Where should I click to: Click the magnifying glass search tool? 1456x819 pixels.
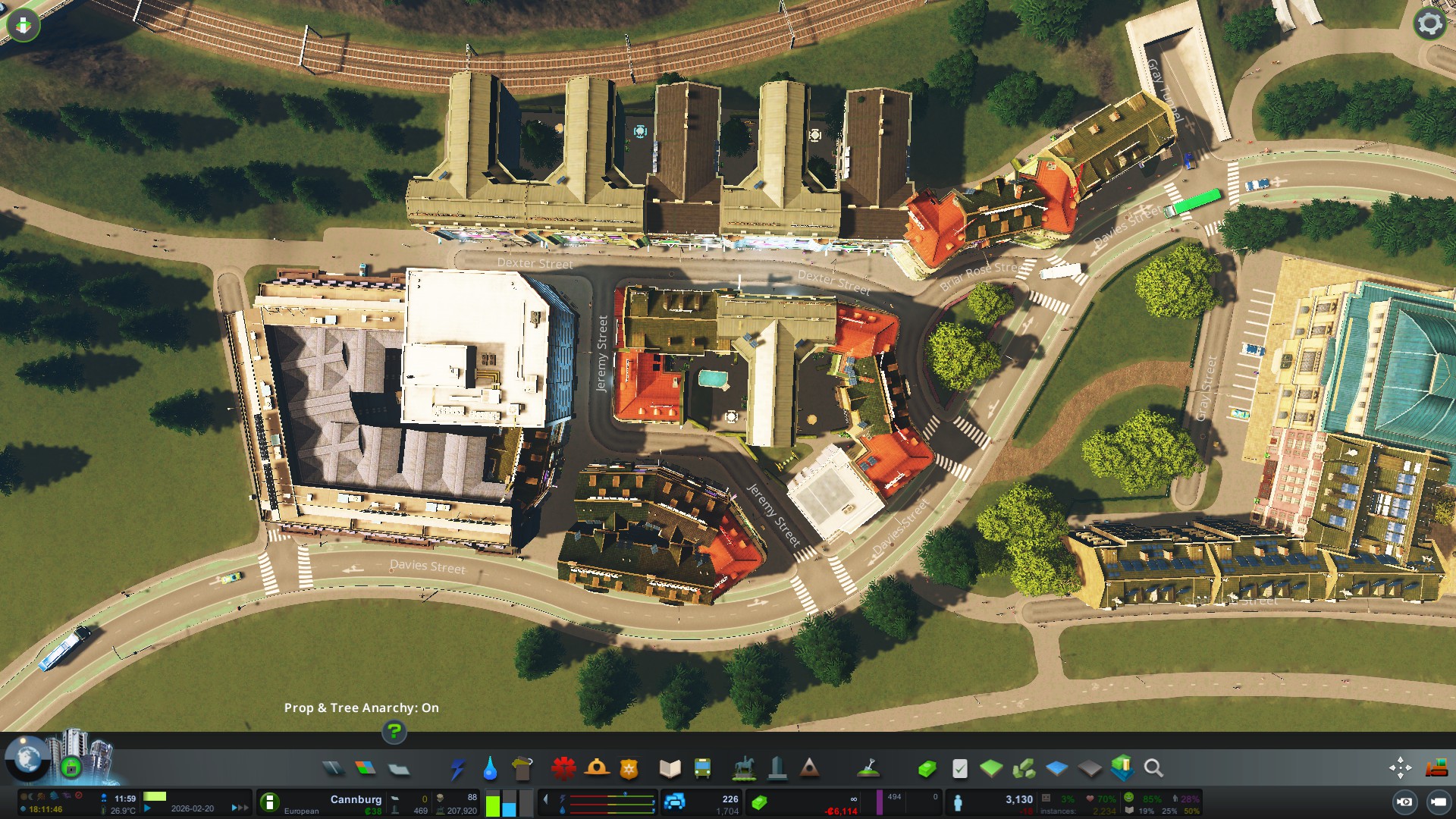(1153, 769)
